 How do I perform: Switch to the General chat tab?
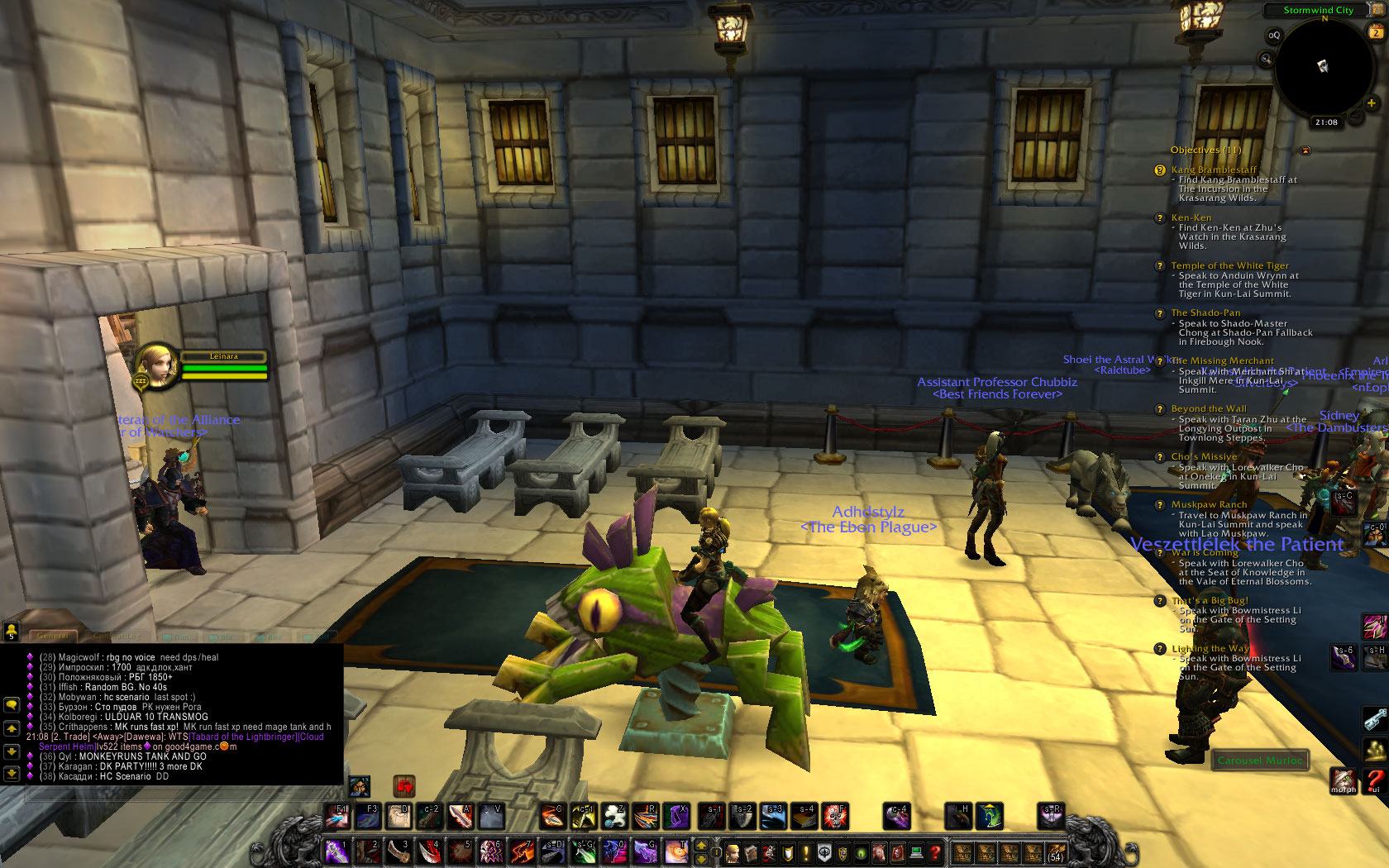(52, 636)
